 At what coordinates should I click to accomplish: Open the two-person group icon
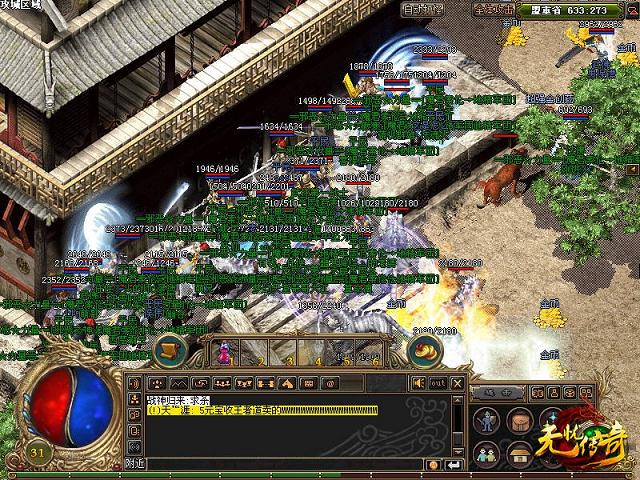click(x=485, y=453)
